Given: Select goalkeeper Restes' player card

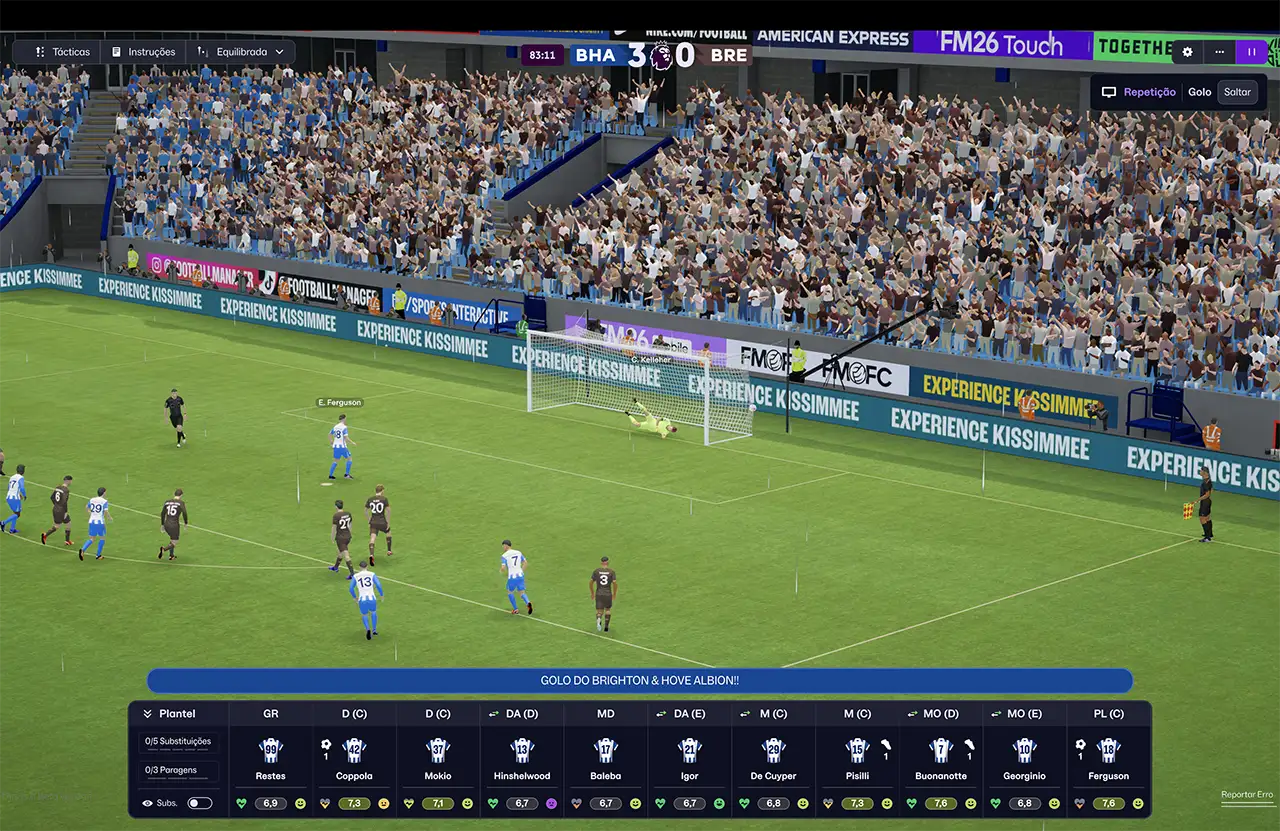Looking at the screenshot, I should click(x=271, y=760).
